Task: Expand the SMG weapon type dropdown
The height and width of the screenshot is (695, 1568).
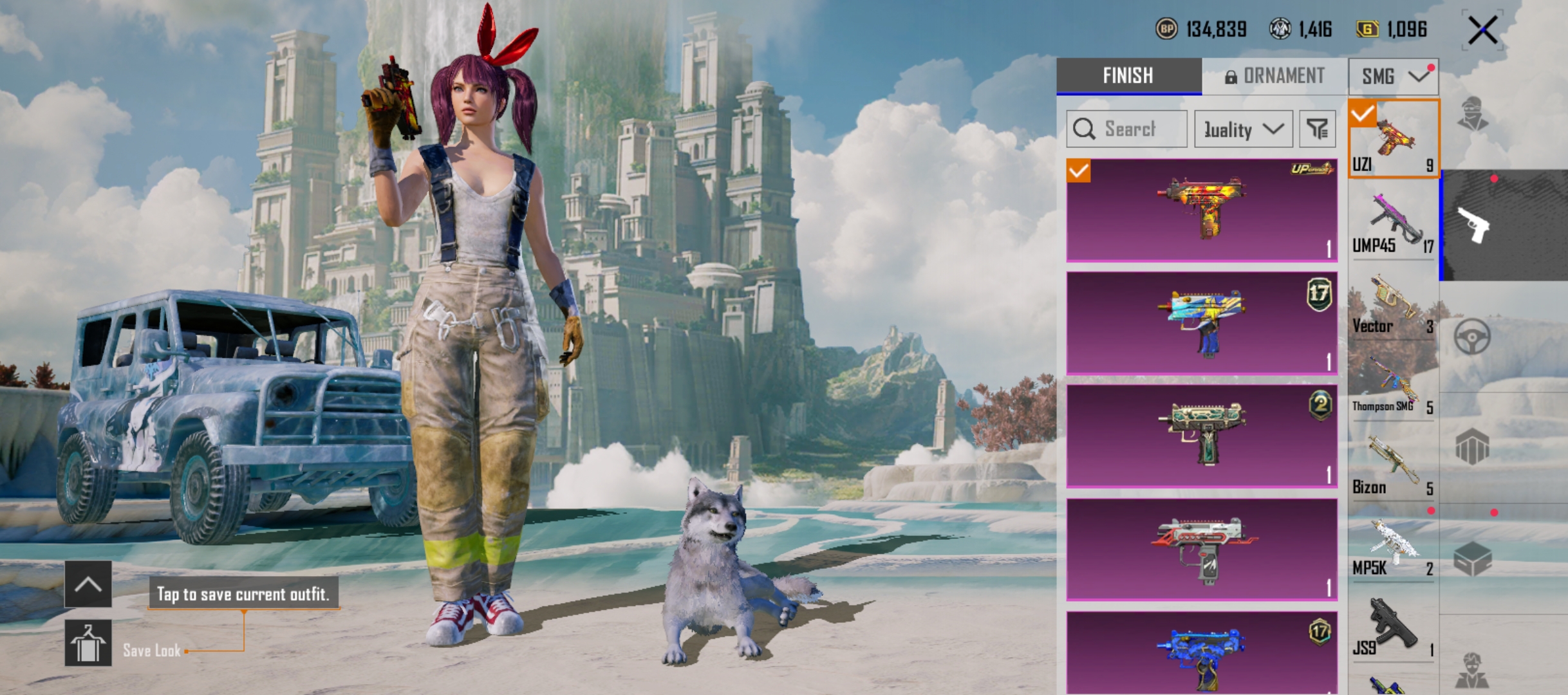Action: coord(1394,77)
